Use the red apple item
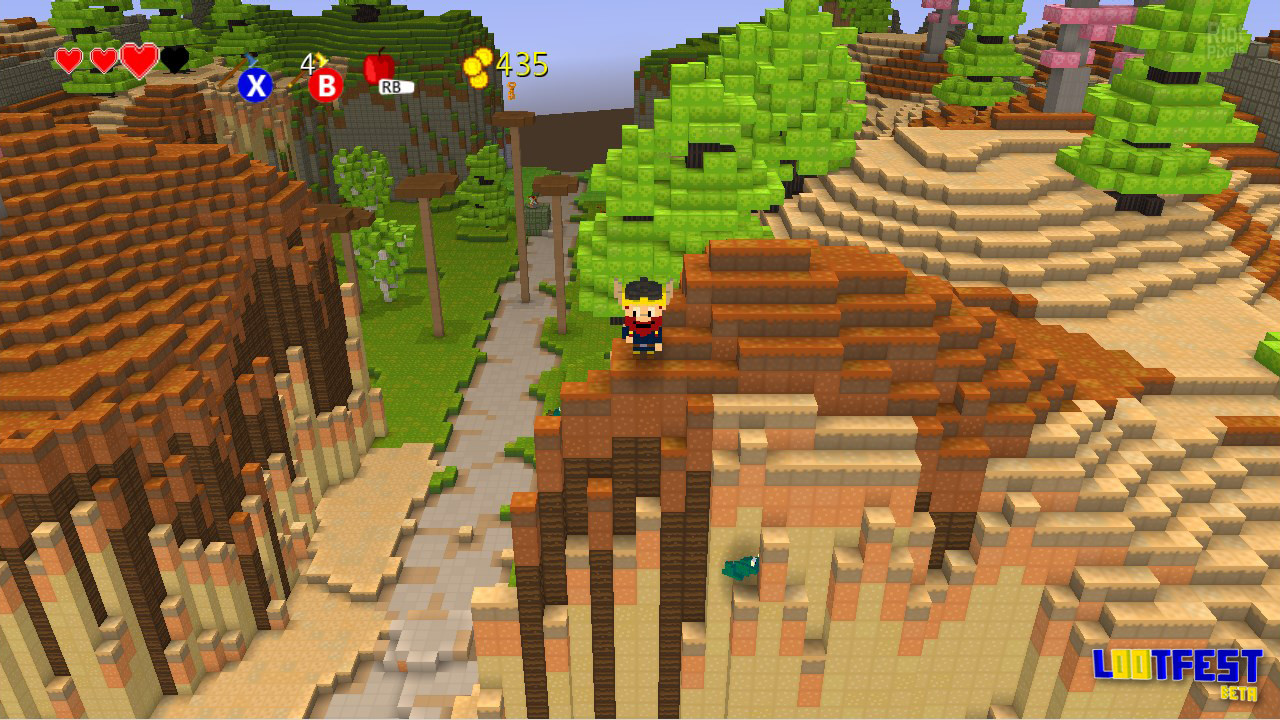1280x720 pixels. click(379, 67)
